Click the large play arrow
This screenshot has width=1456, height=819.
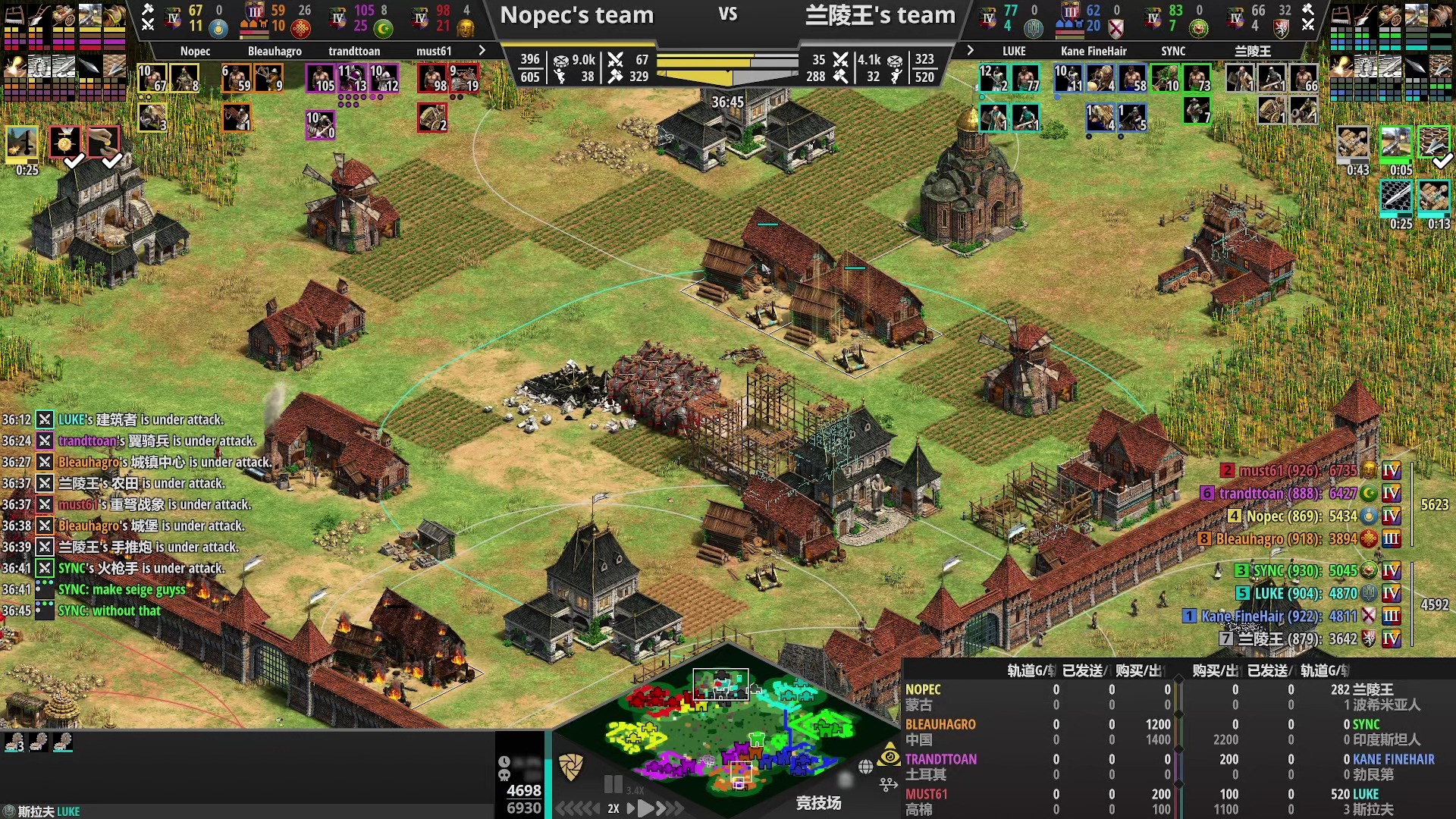[645, 808]
